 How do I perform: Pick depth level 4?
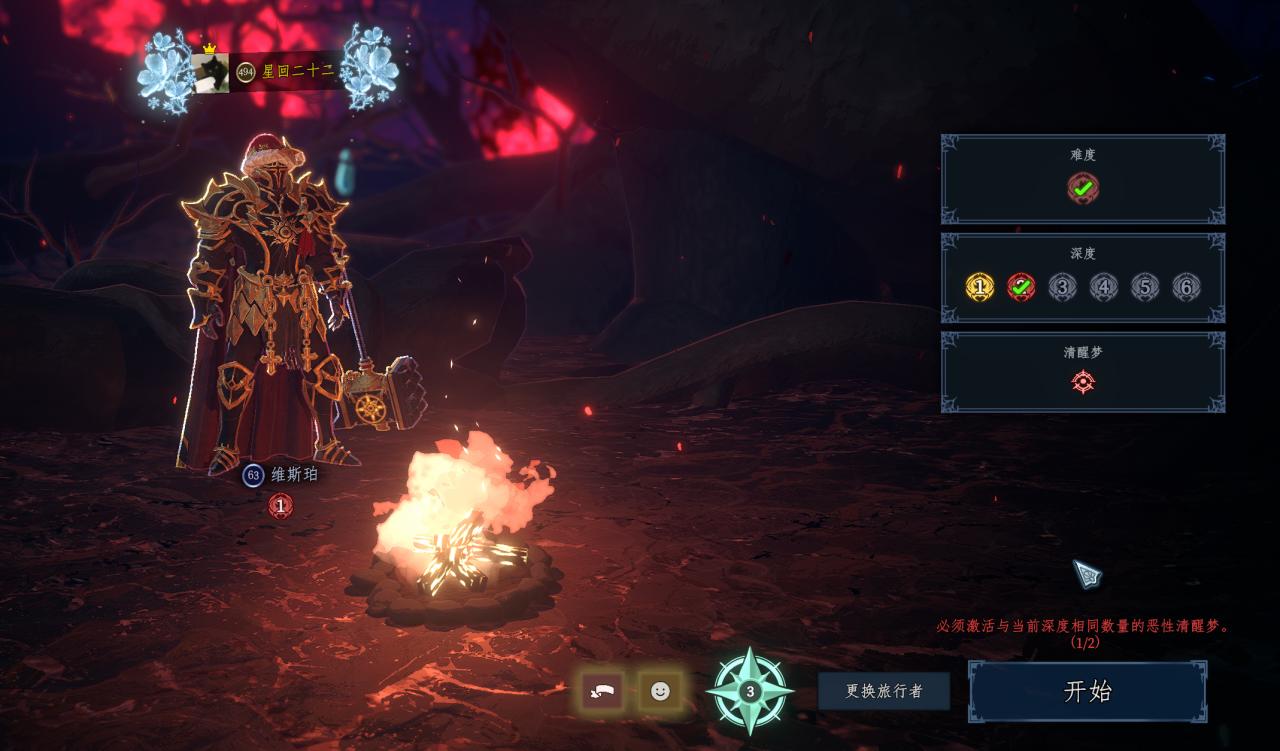(x=1103, y=287)
